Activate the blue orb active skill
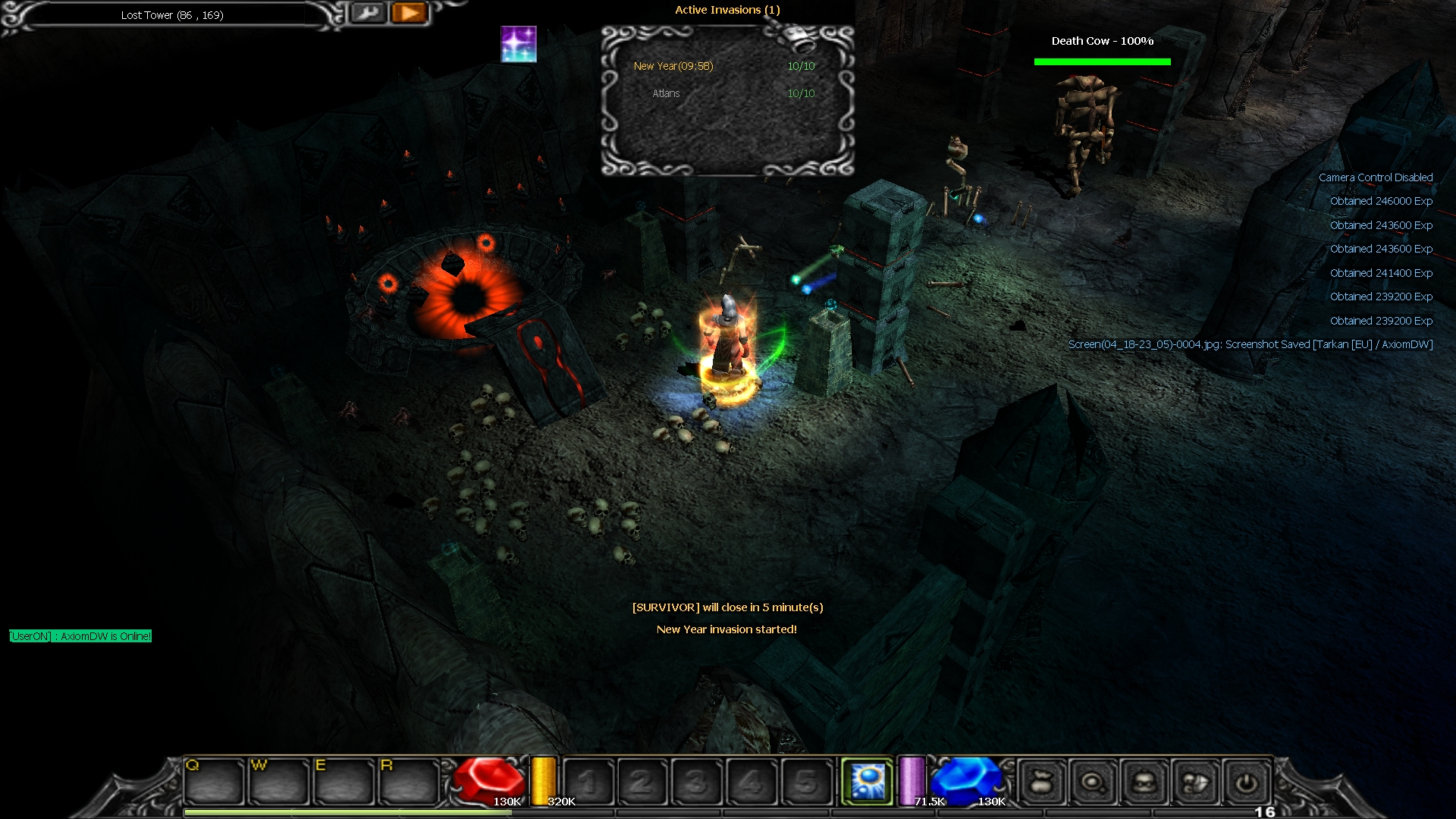This screenshot has width=1456, height=819. [x=868, y=781]
